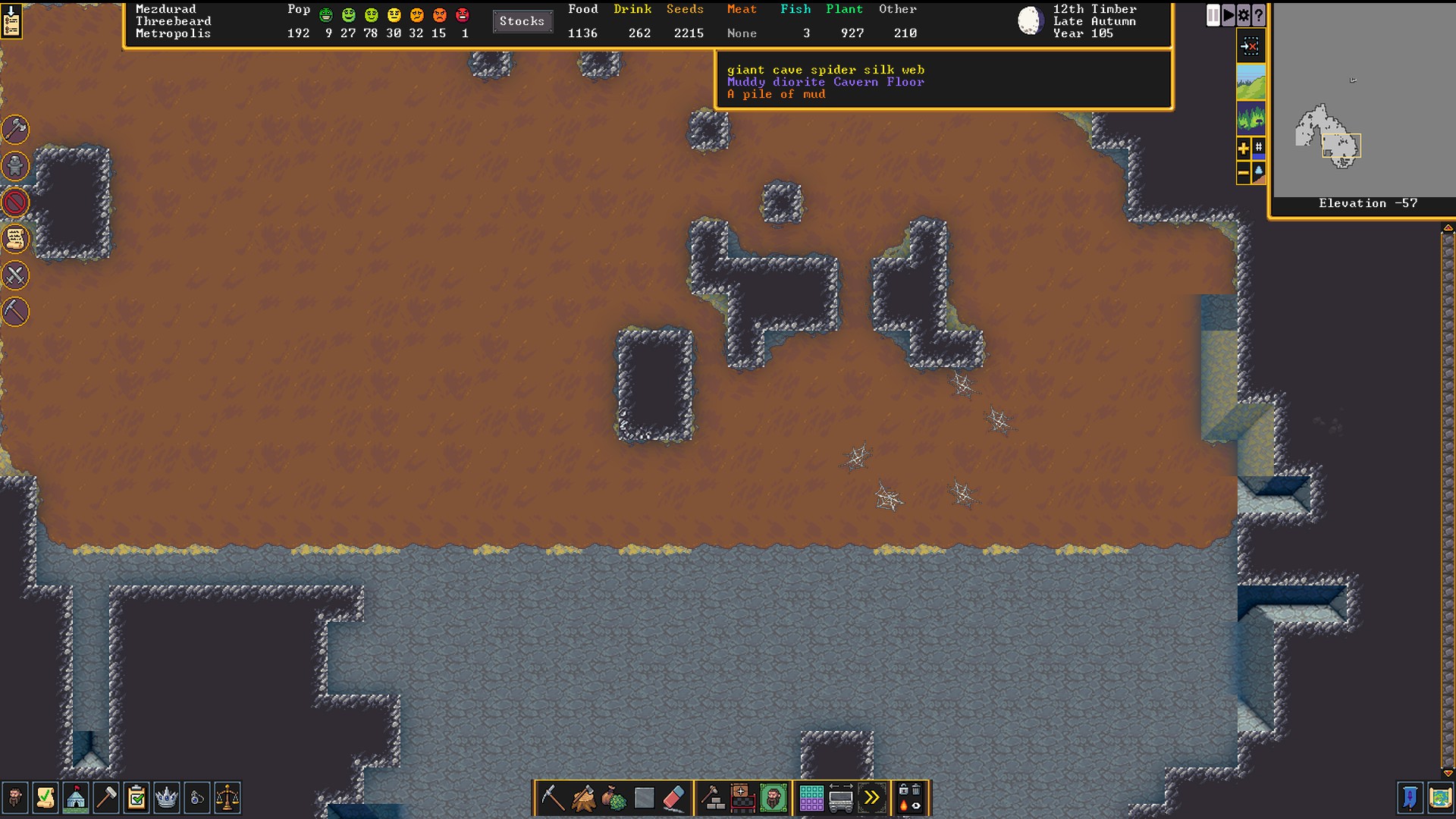The width and height of the screenshot is (1456, 819).
Task: Choose the chop trees axe tool
Action: point(583,798)
